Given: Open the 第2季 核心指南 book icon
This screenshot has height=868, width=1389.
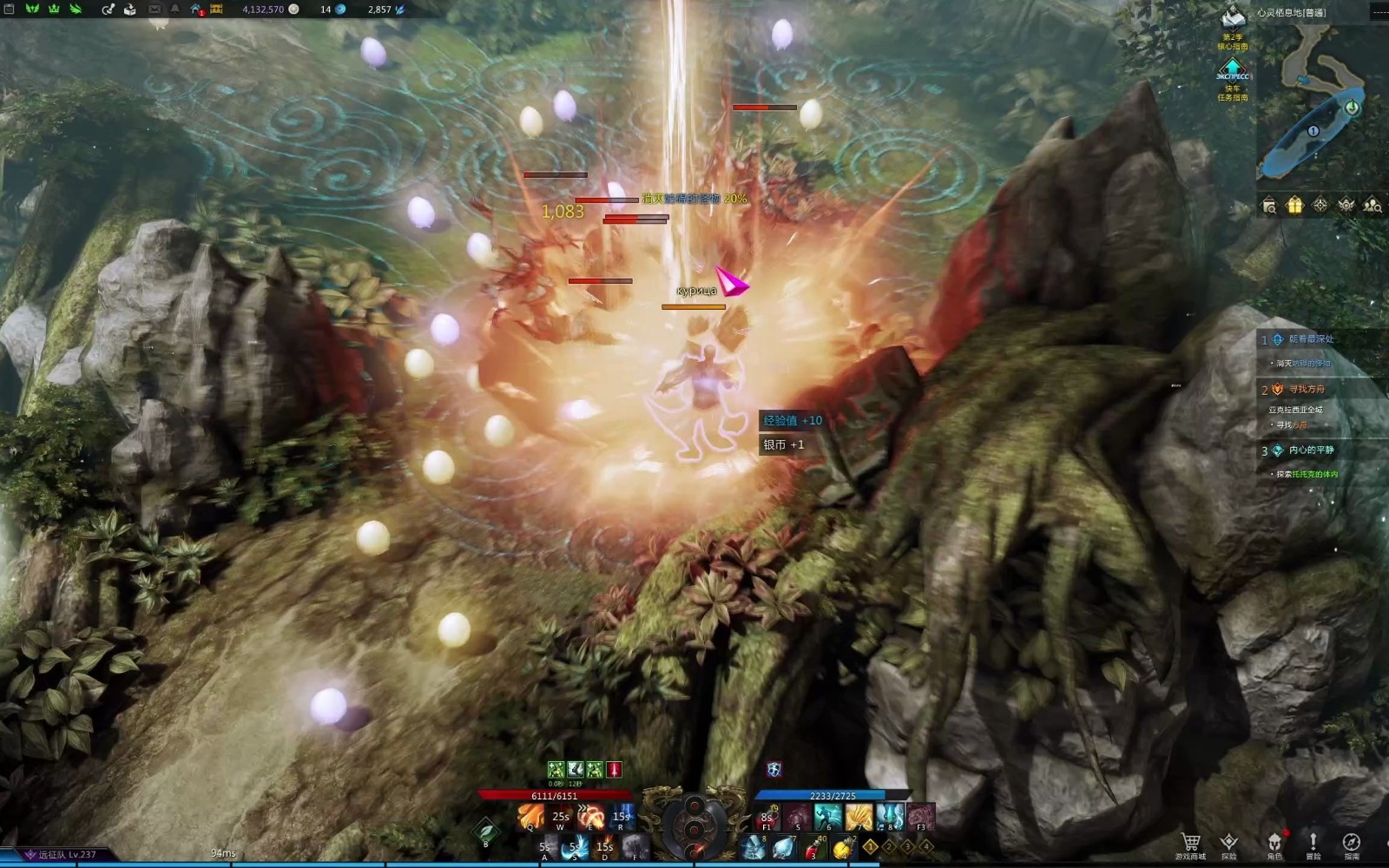Looking at the screenshot, I should [1233, 16].
